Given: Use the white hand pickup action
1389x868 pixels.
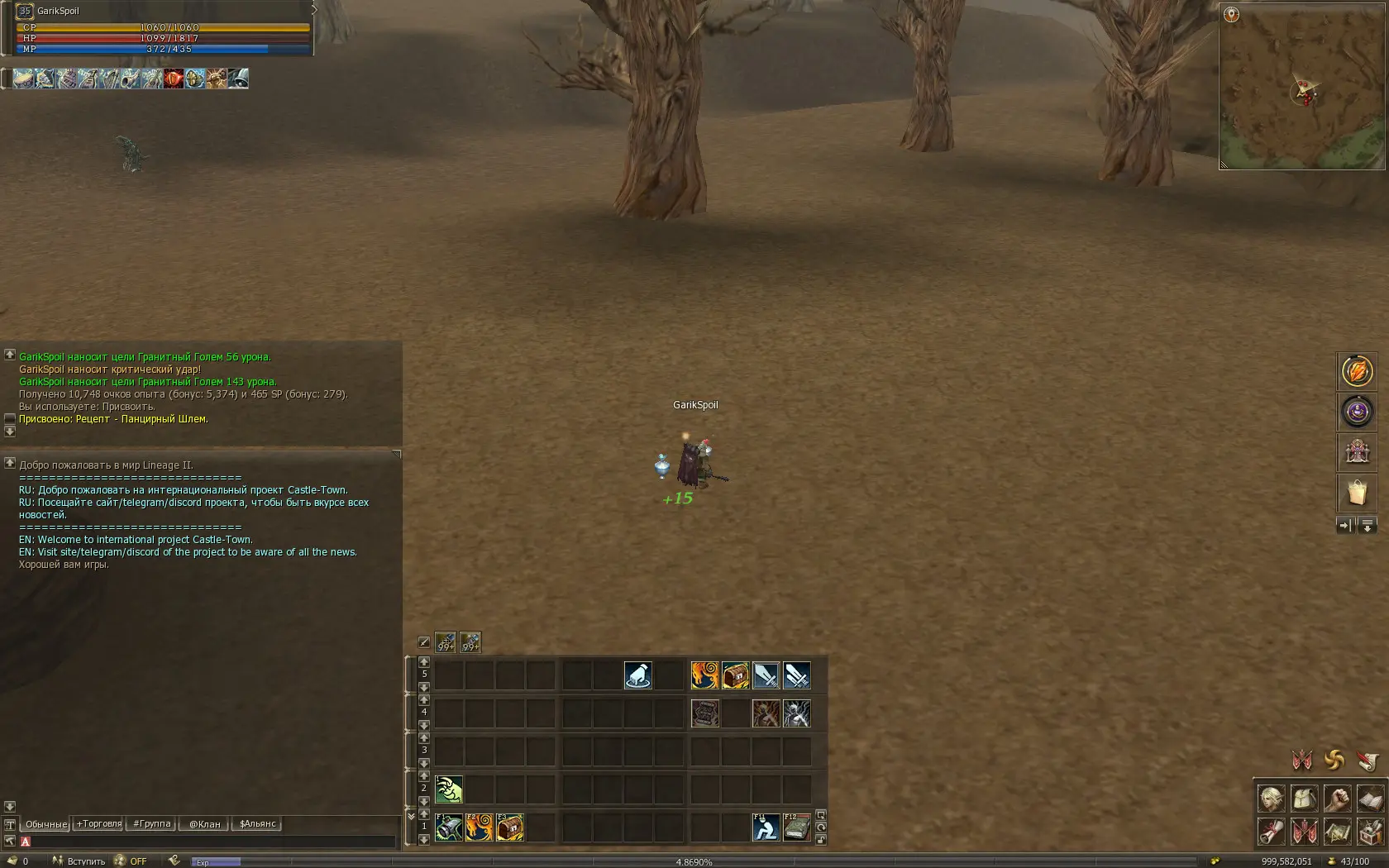Looking at the screenshot, I should [637, 675].
